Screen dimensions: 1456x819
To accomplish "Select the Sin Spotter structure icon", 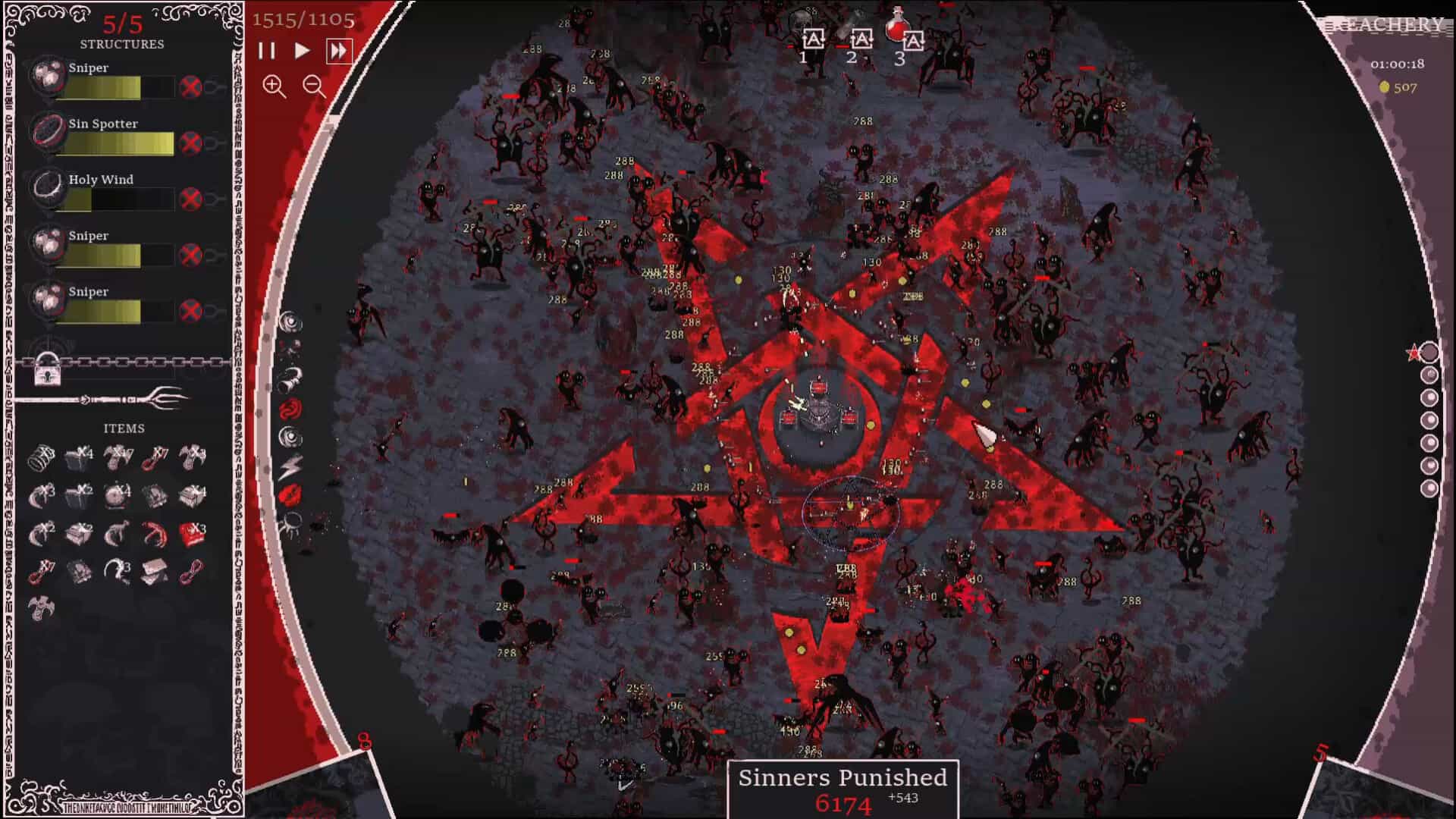I will (x=47, y=133).
